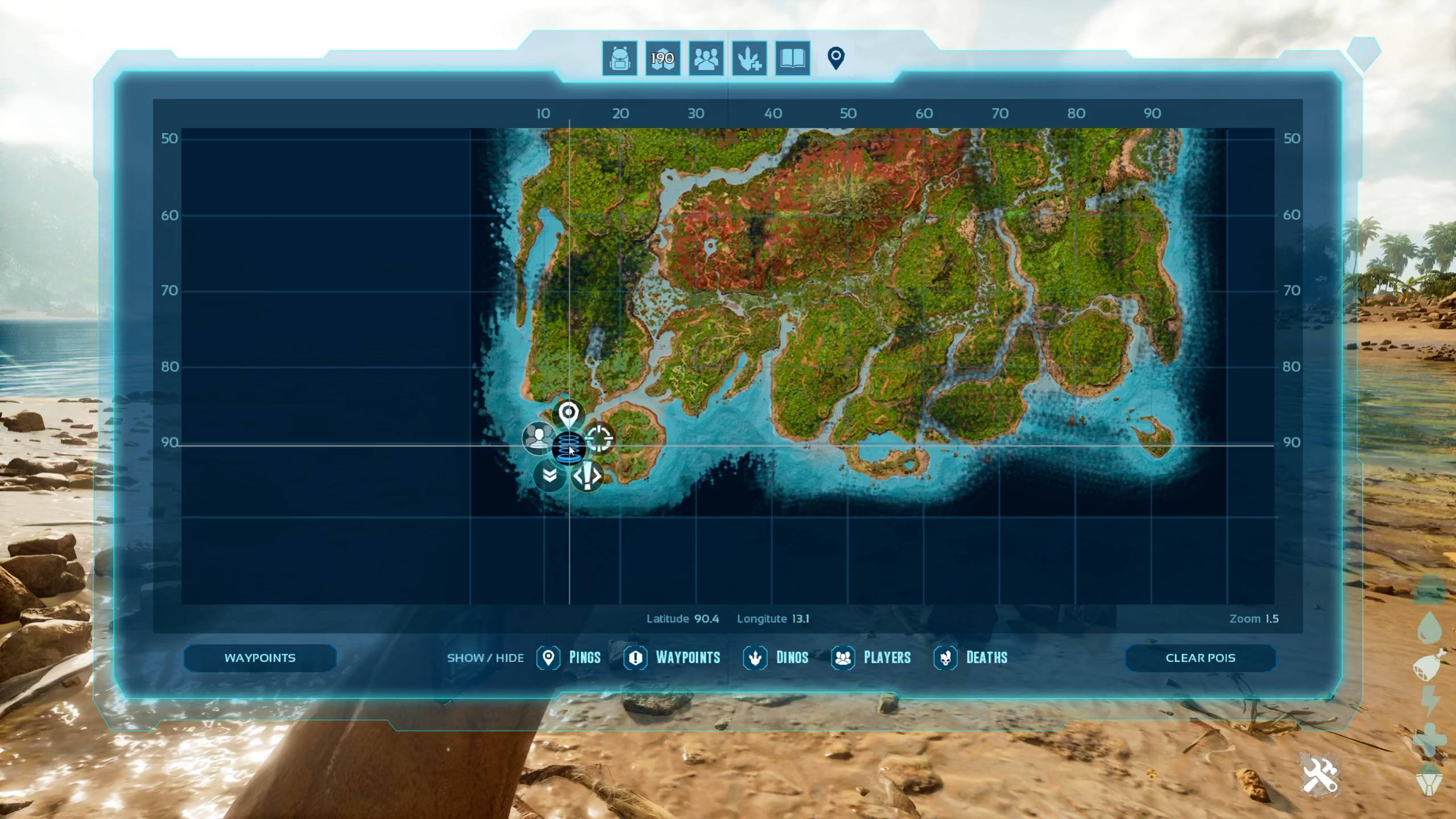The width and height of the screenshot is (1456, 819).
Task: Toggle Deaths skull marker visibility
Action: [945, 657]
